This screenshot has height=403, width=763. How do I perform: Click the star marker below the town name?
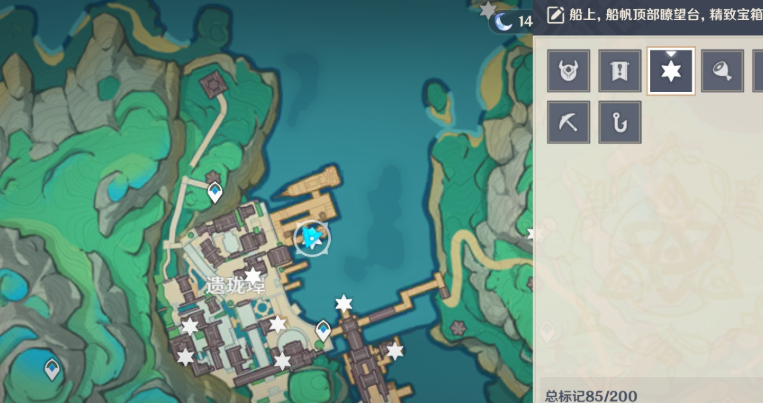click(254, 275)
